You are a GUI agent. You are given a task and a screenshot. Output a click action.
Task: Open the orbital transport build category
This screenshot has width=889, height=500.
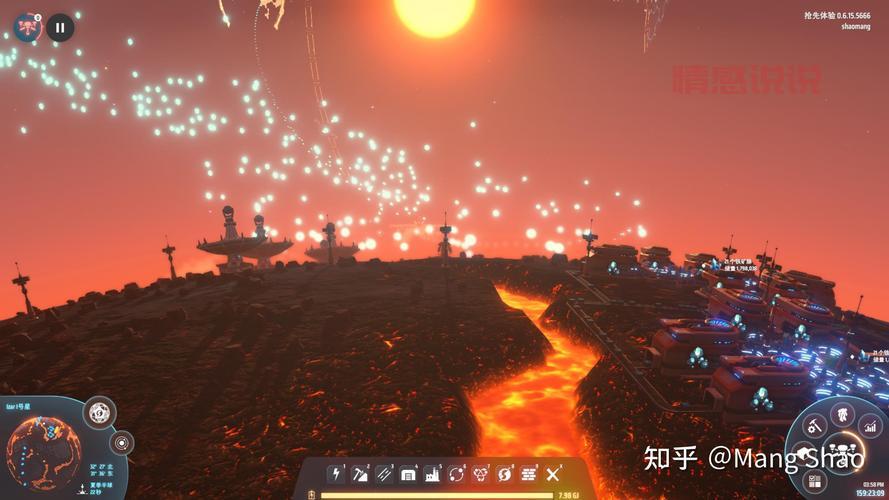[x=457, y=474]
